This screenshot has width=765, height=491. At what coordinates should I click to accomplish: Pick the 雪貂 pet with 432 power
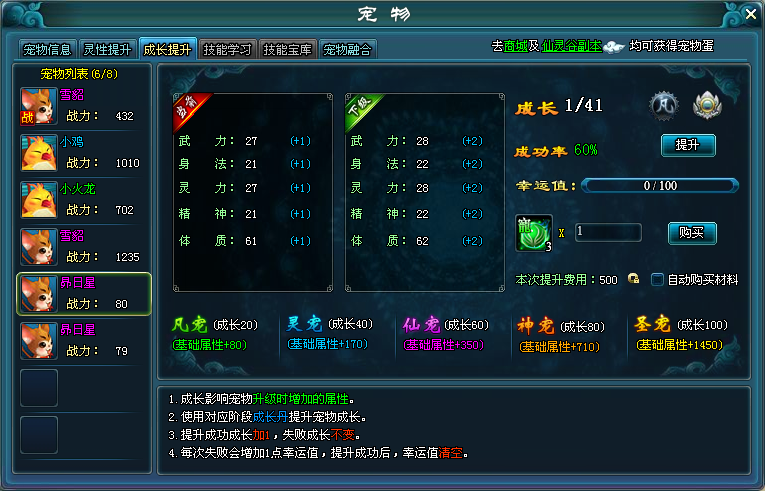point(84,105)
